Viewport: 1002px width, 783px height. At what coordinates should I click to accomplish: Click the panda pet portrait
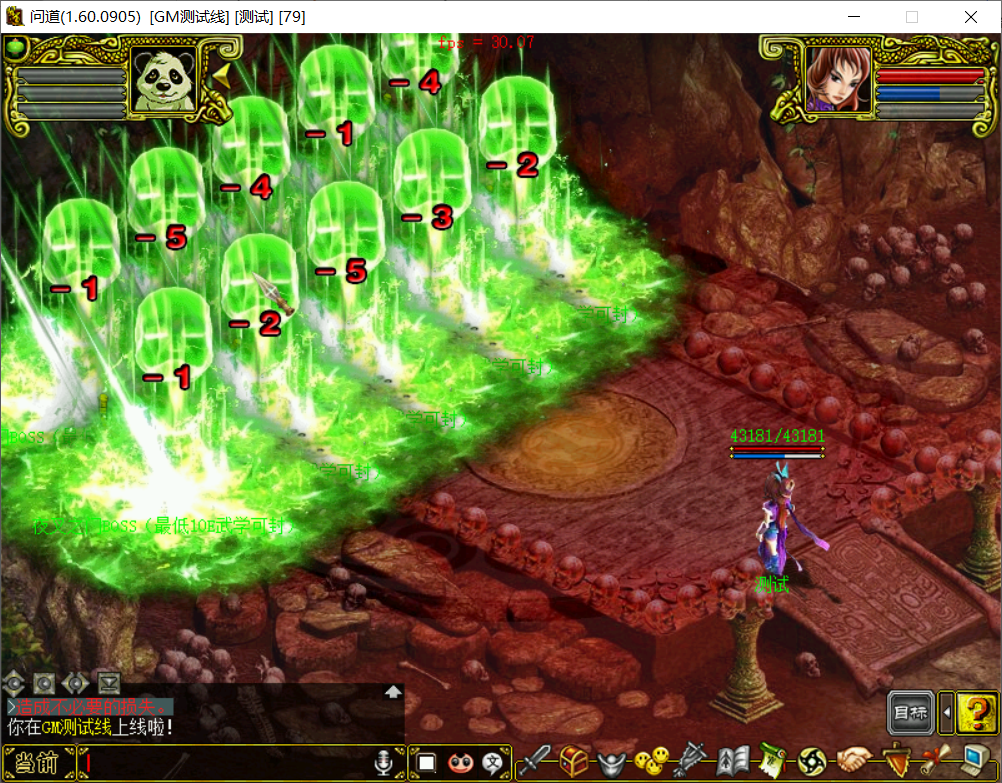pos(164,80)
